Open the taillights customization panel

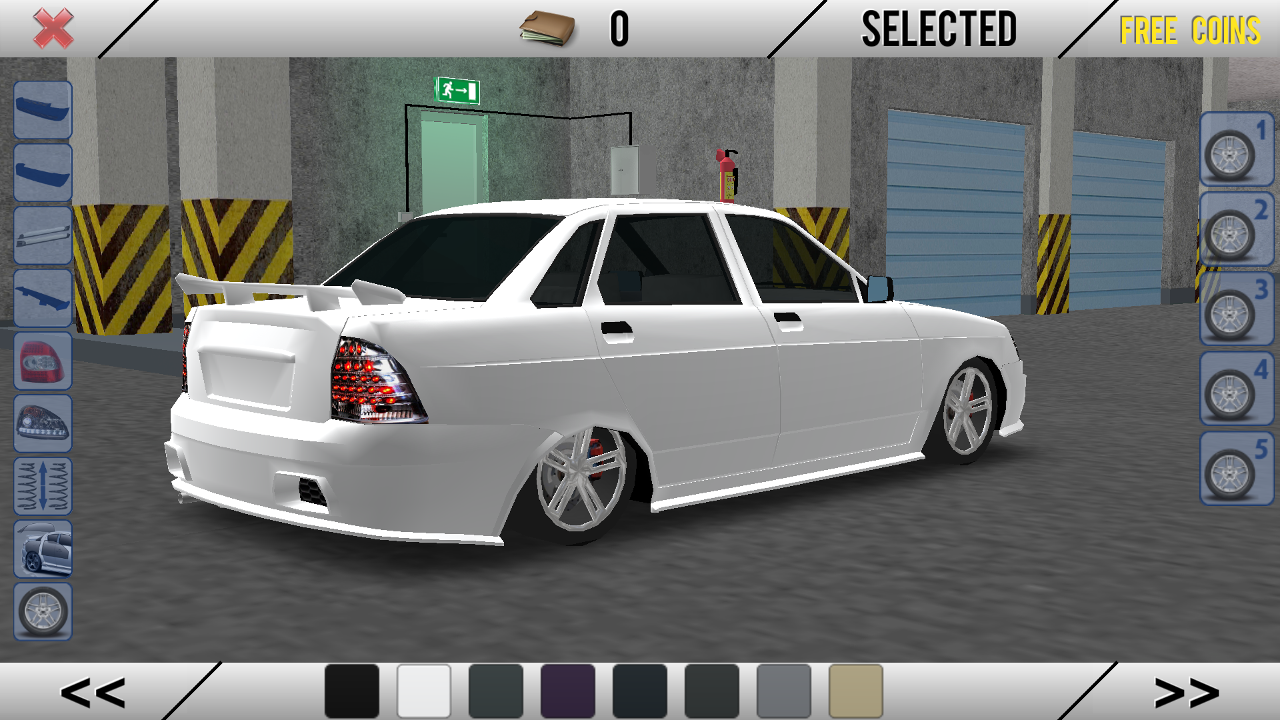(42, 361)
